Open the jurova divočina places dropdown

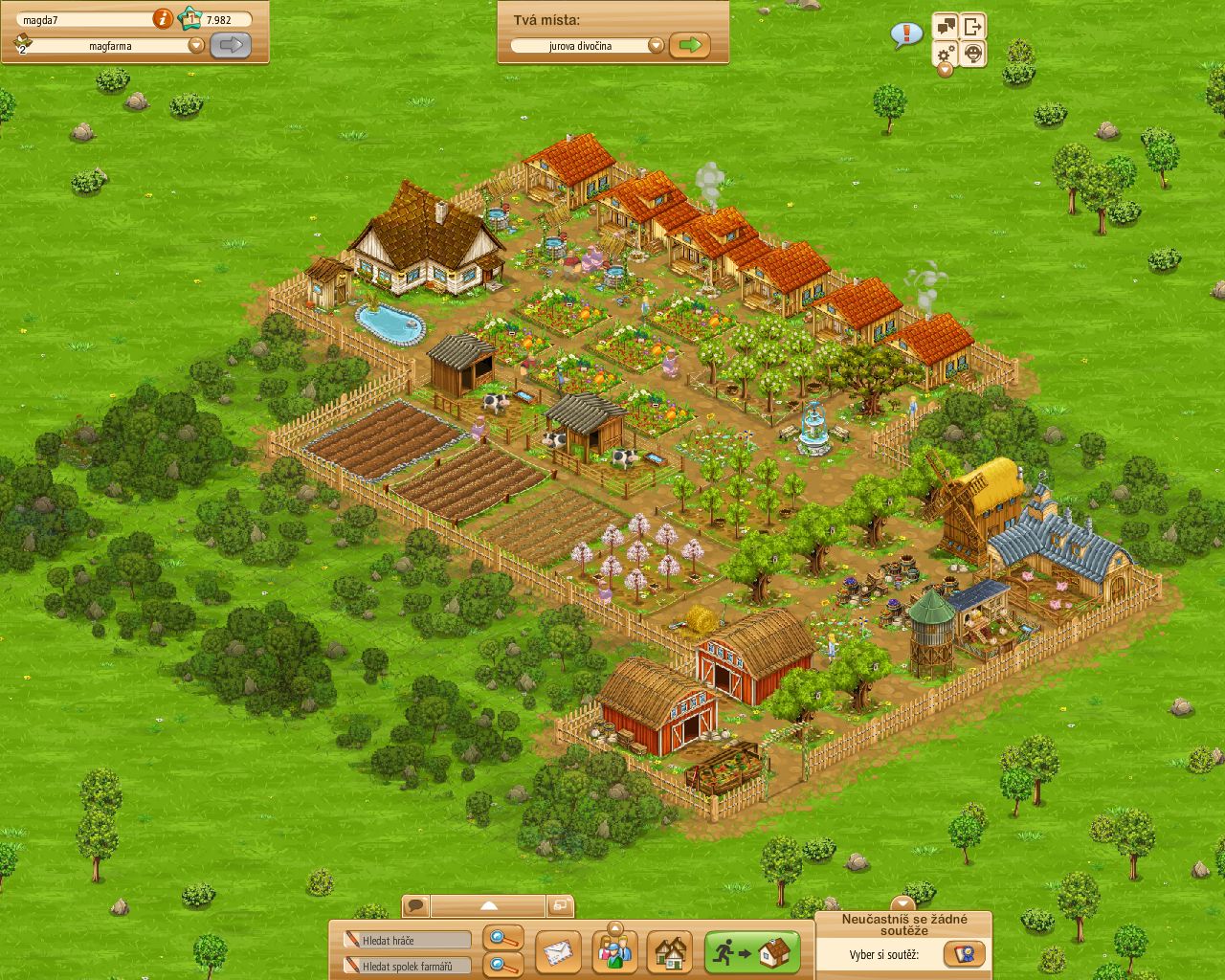(x=657, y=44)
